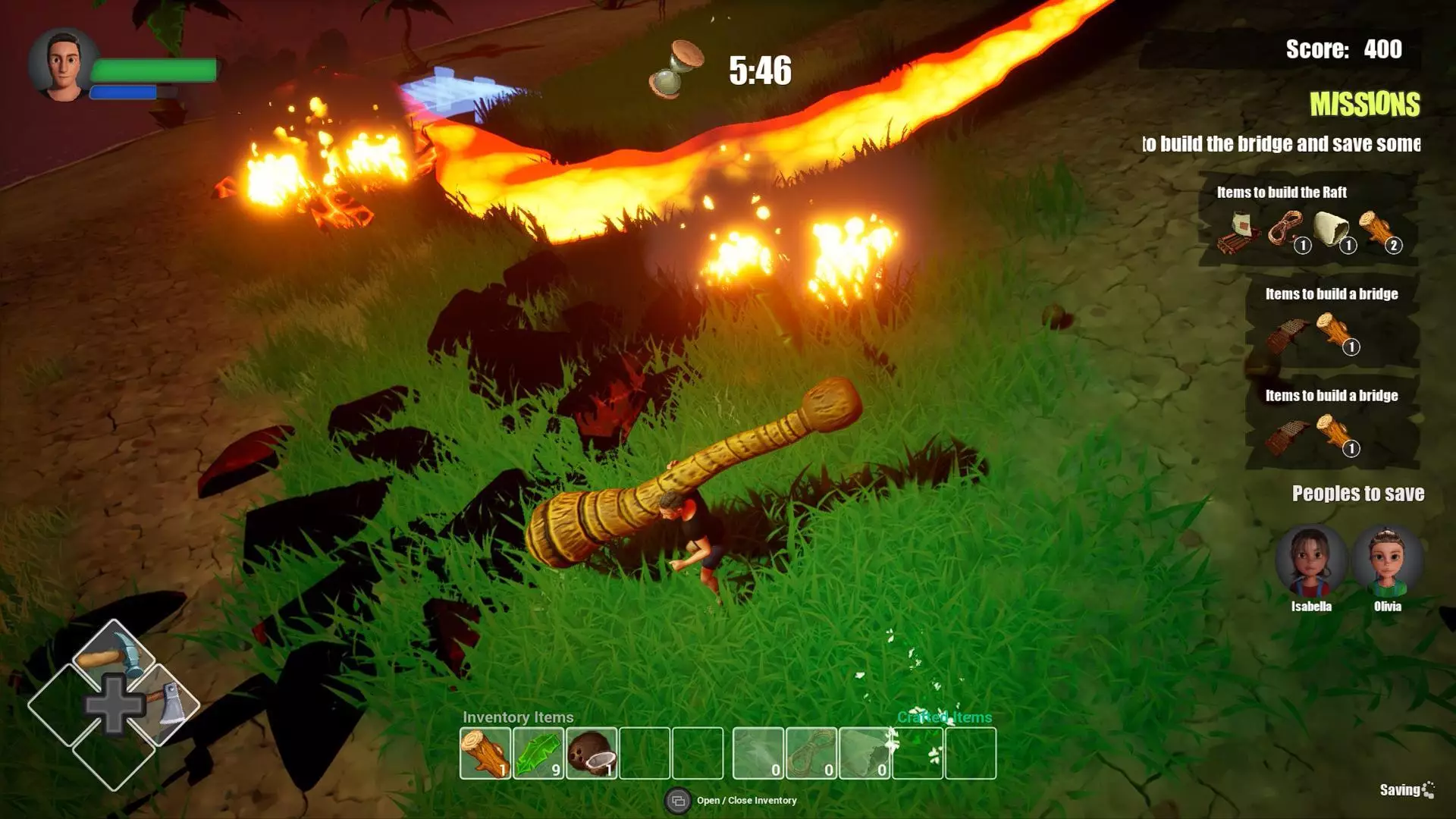Select Isabella's portrait under Peoples to save
This screenshot has height=819, width=1456.
coord(1311,562)
